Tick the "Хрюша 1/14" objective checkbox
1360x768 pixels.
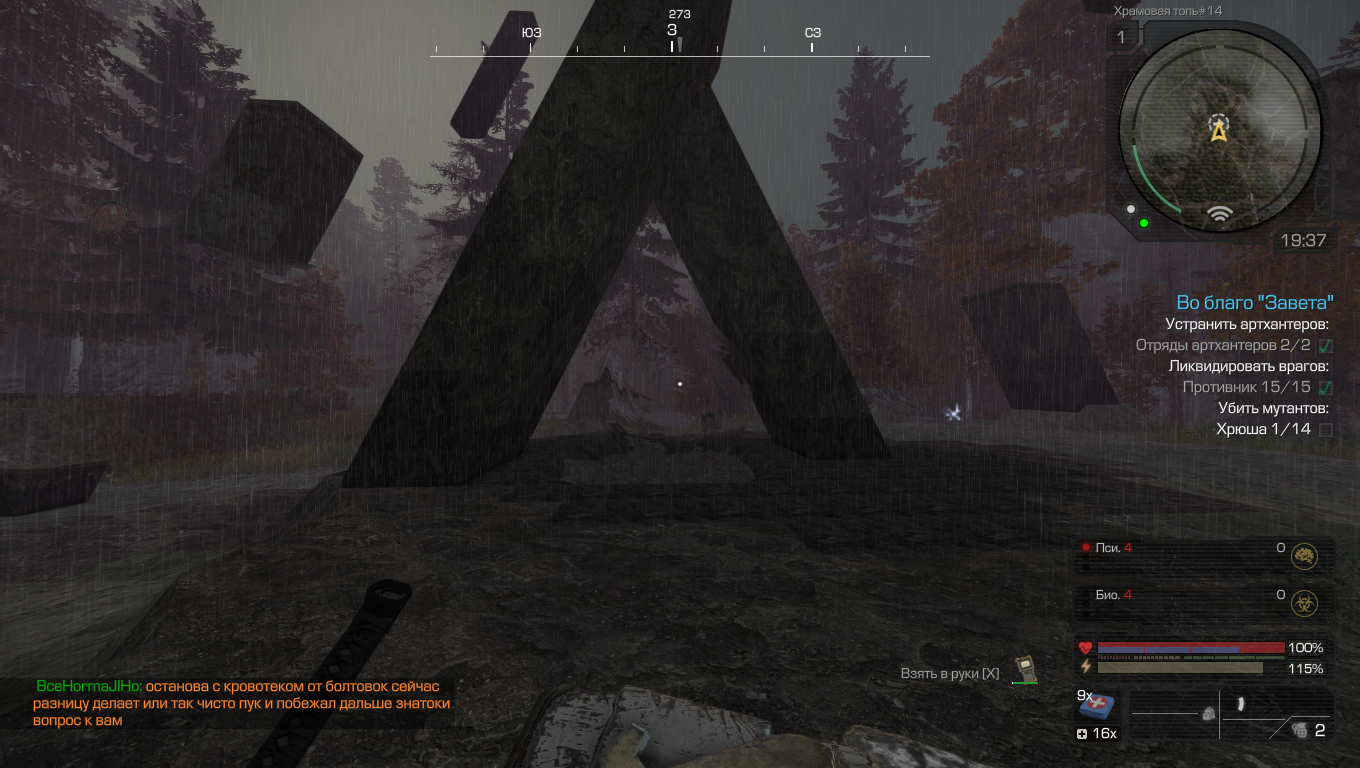[1326, 430]
